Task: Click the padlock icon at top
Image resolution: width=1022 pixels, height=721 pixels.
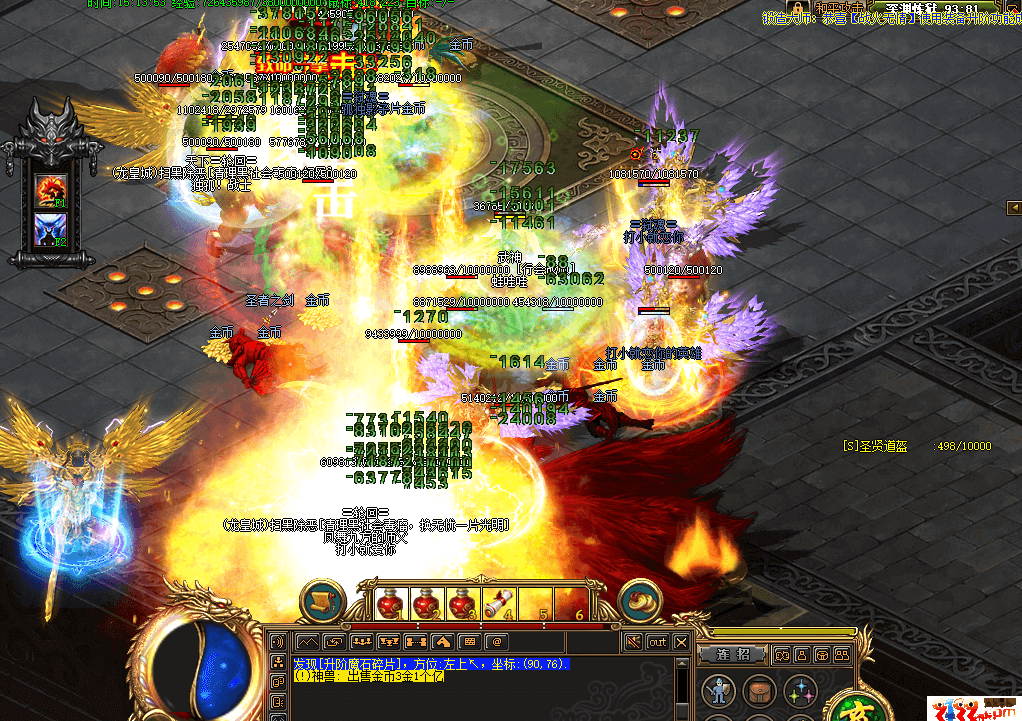Action: click(798, 7)
